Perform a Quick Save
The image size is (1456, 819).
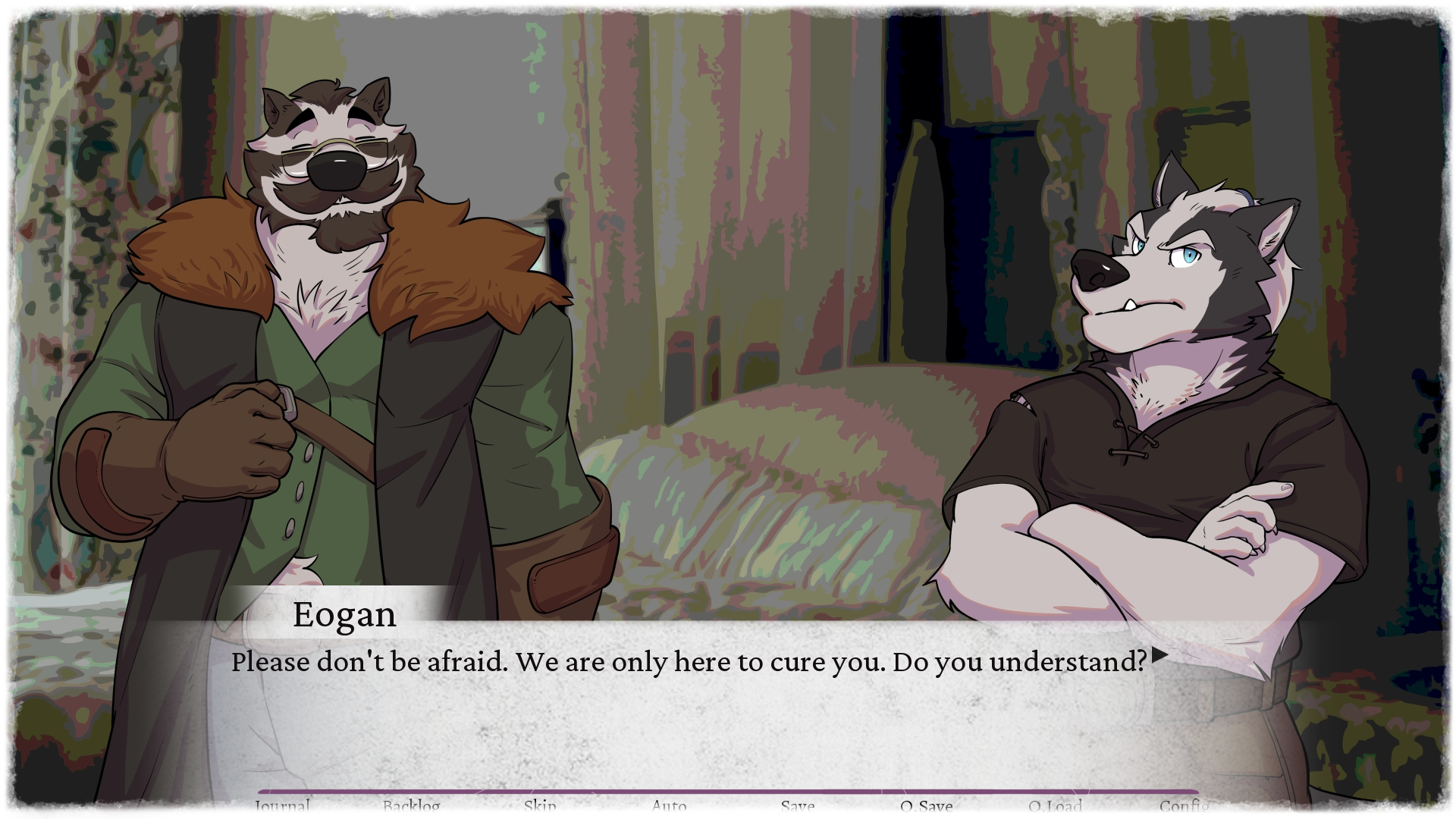(x=927, y=806)
